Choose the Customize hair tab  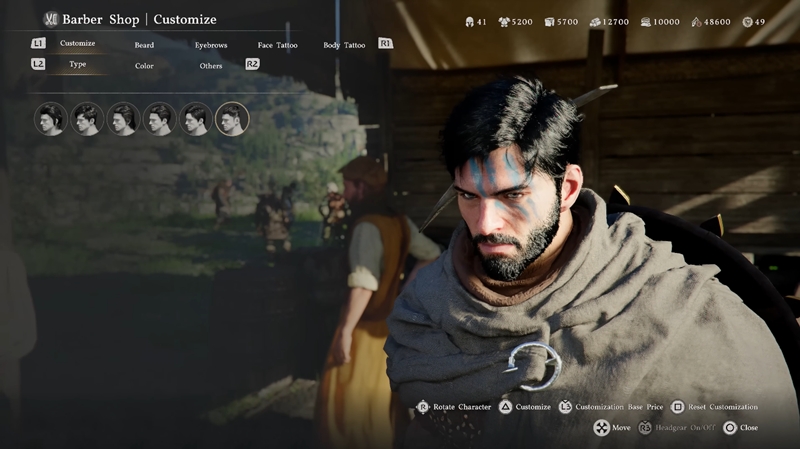pos(77,44)
